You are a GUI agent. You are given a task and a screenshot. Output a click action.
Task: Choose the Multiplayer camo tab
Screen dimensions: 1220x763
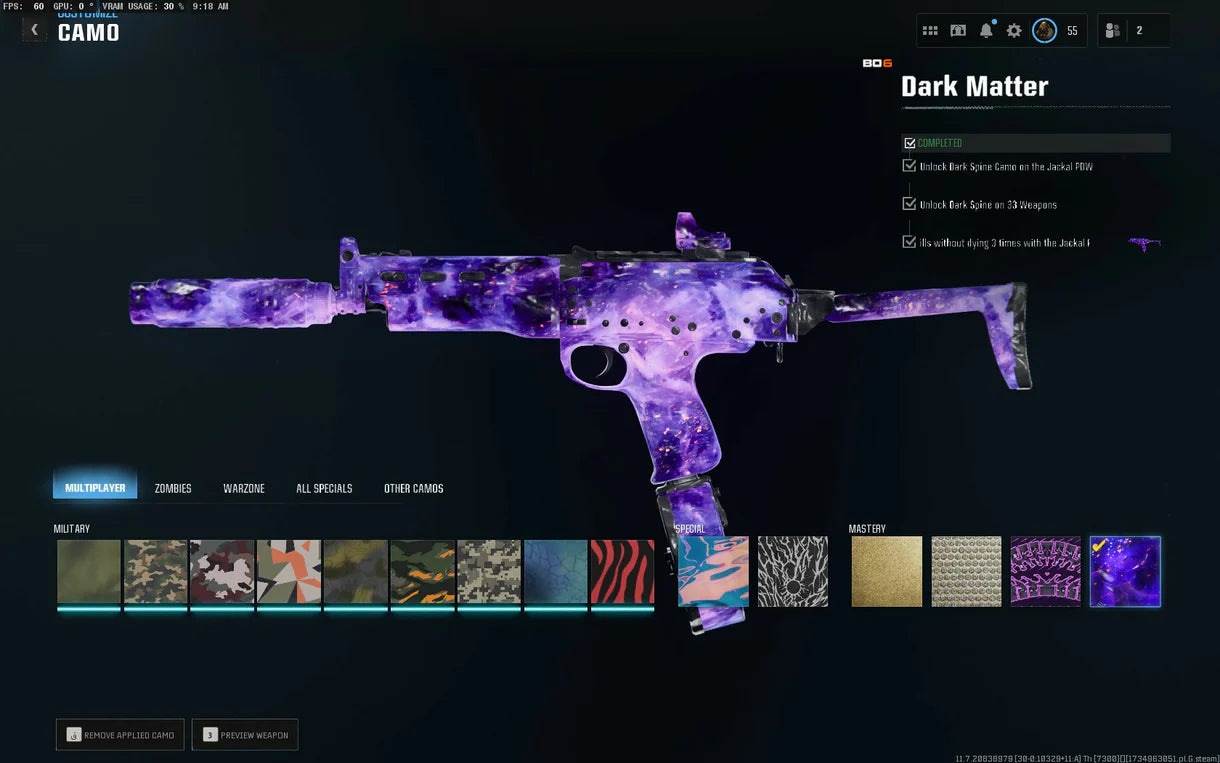pyautogui.click(x=95, y=488)
